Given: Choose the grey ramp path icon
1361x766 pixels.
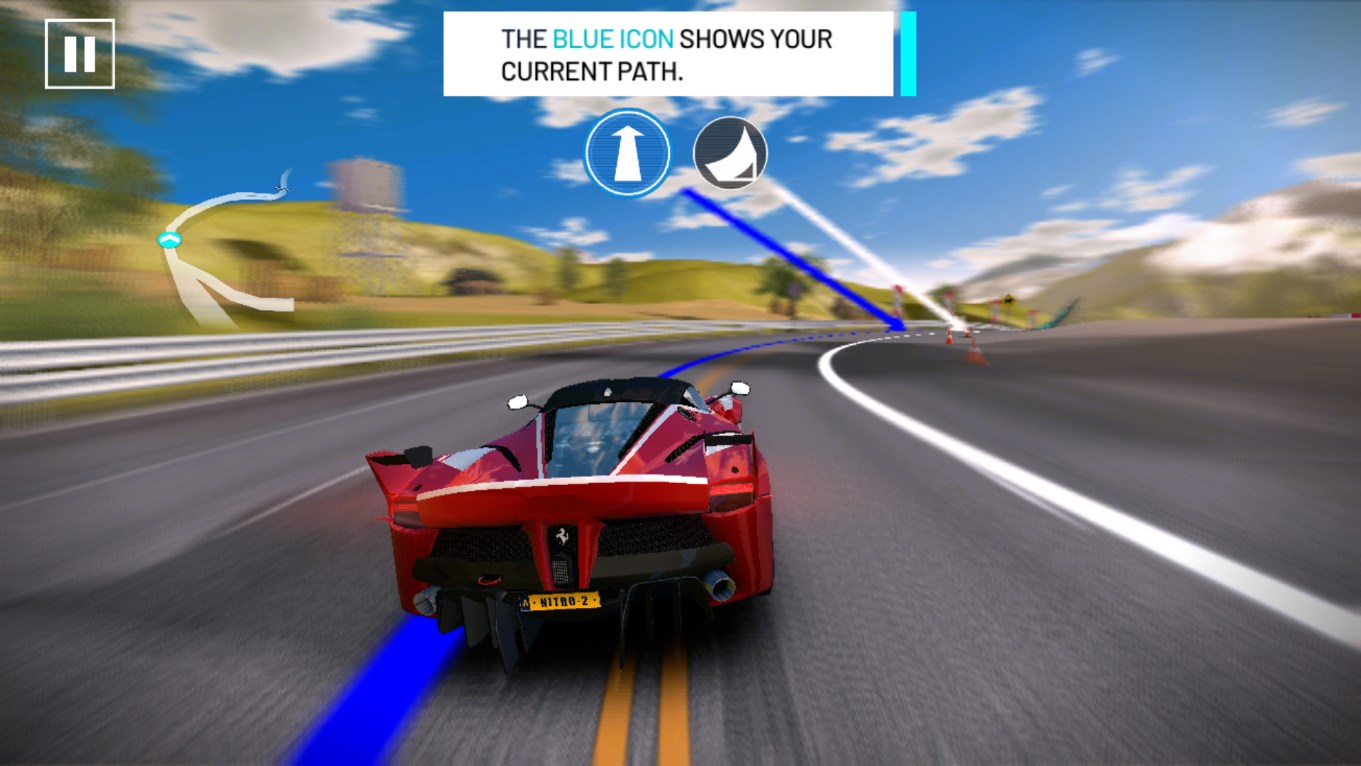Looking at the screenshot, I should click(x=730, y=153).
